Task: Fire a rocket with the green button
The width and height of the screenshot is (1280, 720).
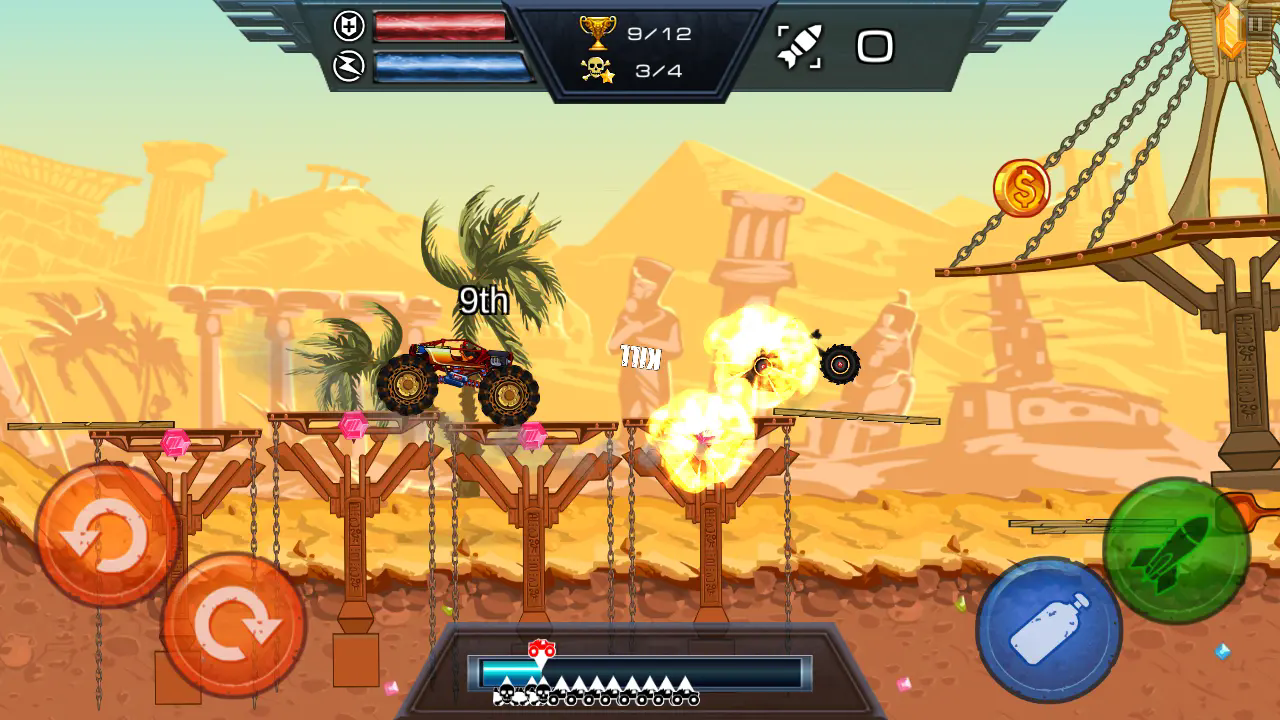Action: point(1176,550)
